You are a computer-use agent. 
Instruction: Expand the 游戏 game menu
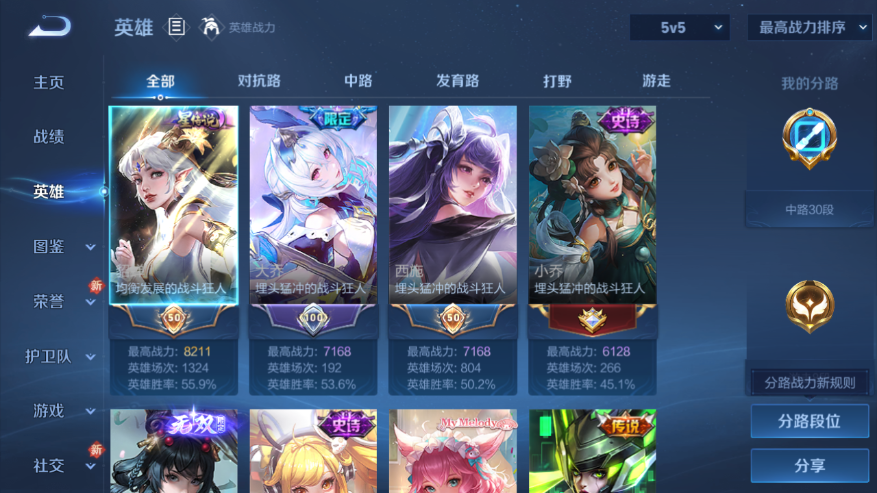[x=62, y=410]
